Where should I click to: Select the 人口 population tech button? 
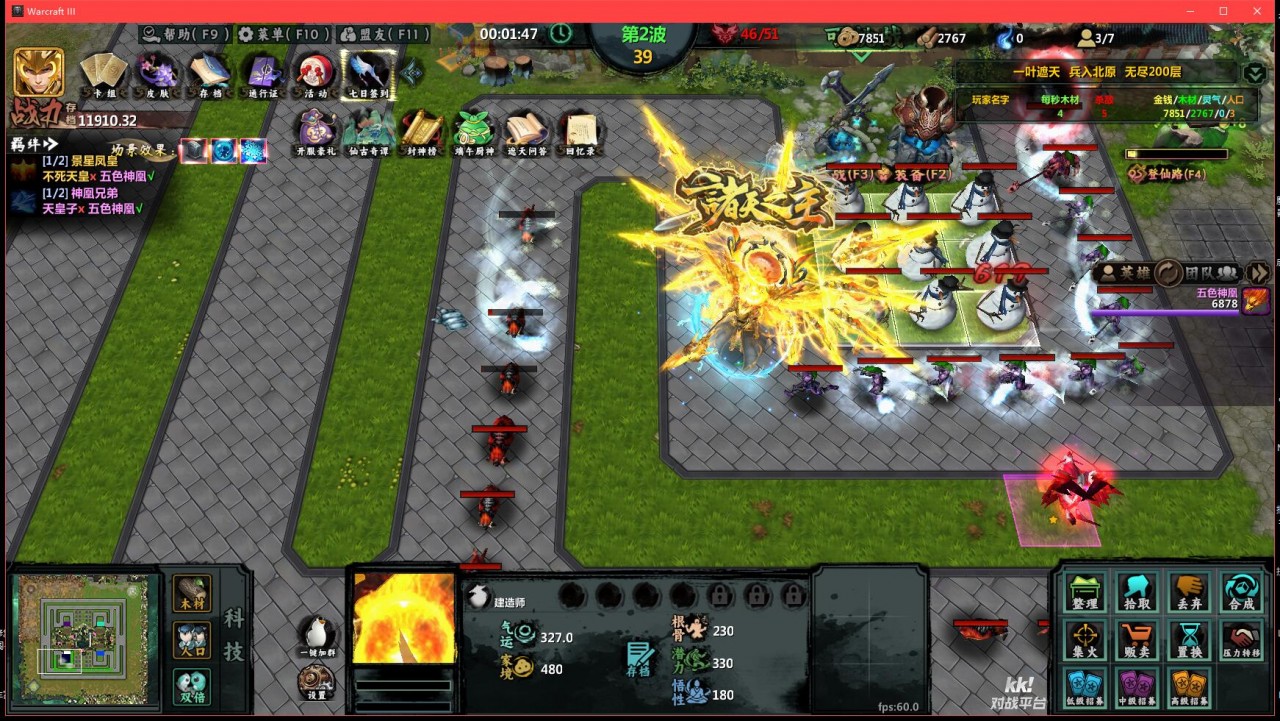tap(191, 640)
